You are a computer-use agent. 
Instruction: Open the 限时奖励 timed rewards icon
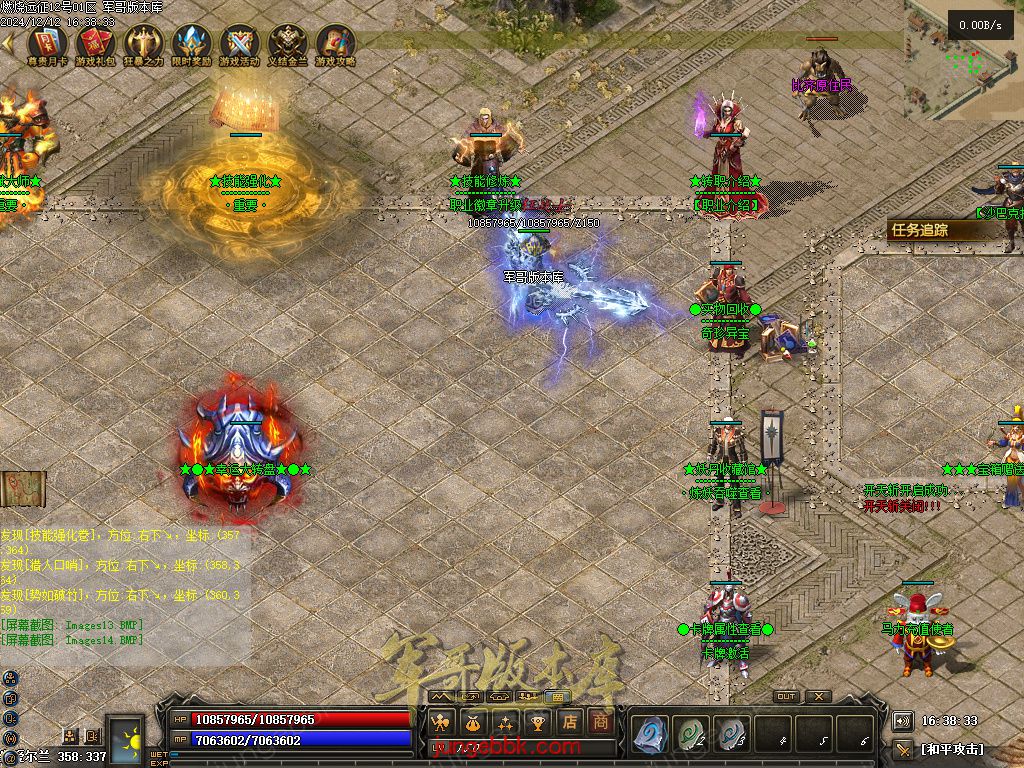pos(190,44)
